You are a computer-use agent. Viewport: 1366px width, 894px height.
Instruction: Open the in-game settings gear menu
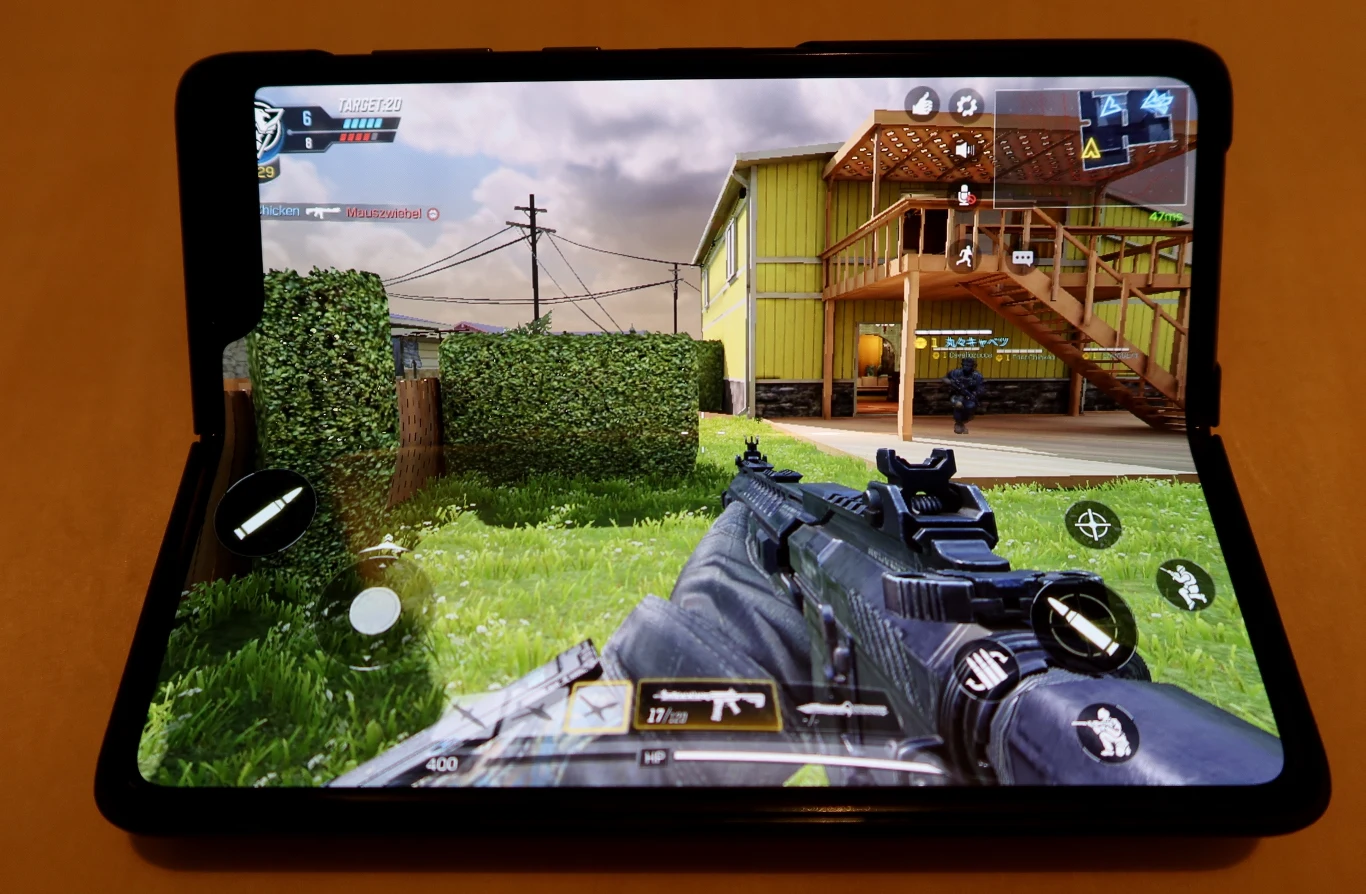[x=964, y=107]
